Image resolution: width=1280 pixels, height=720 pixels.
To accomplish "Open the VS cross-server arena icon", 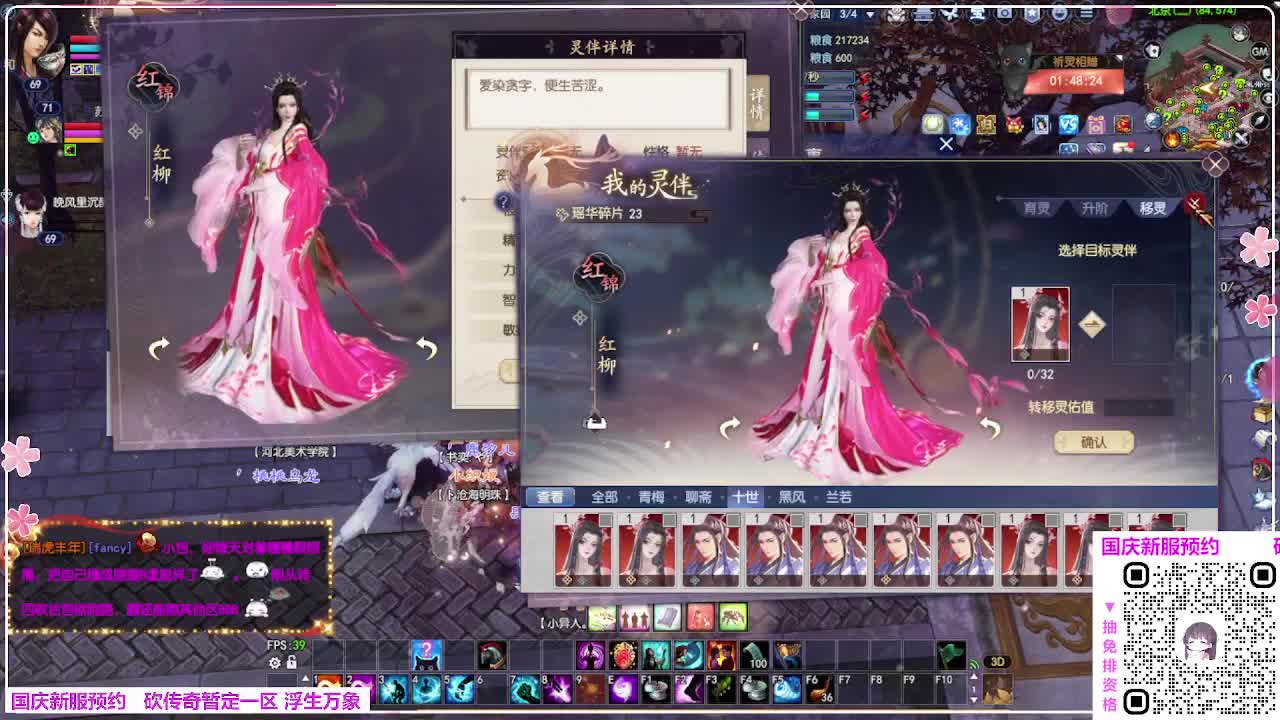I will point(1067,122).
